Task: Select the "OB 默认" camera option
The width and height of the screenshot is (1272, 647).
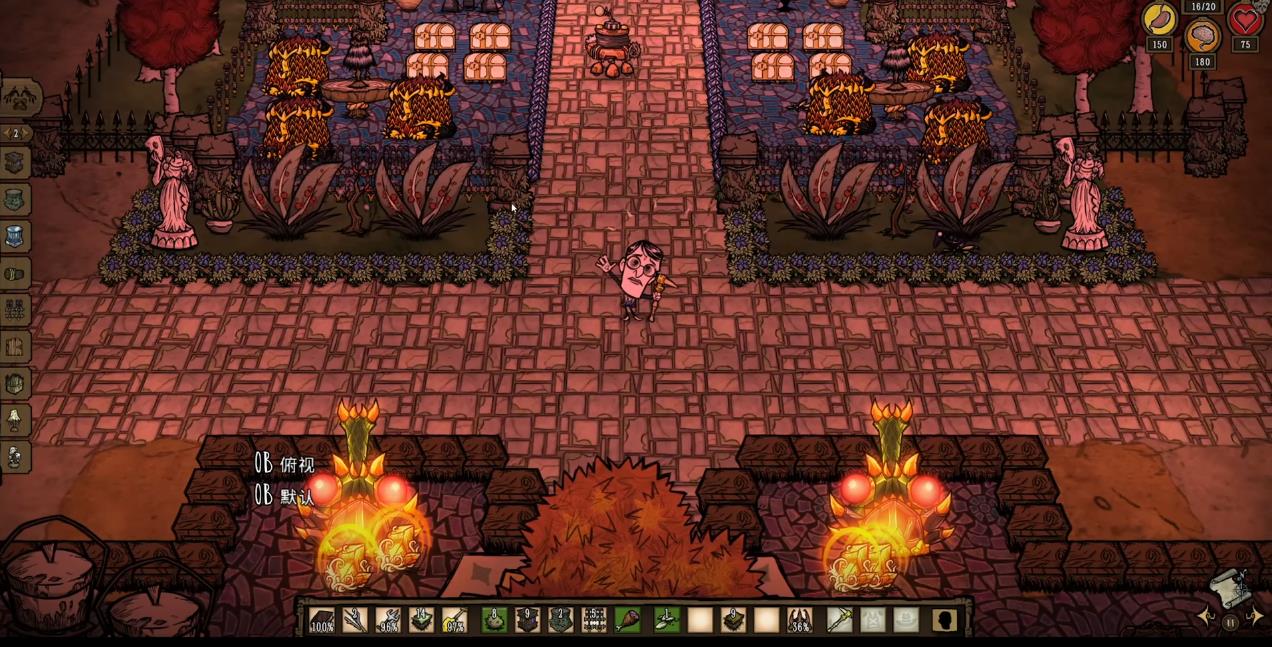Action: (x=284, y=495)
